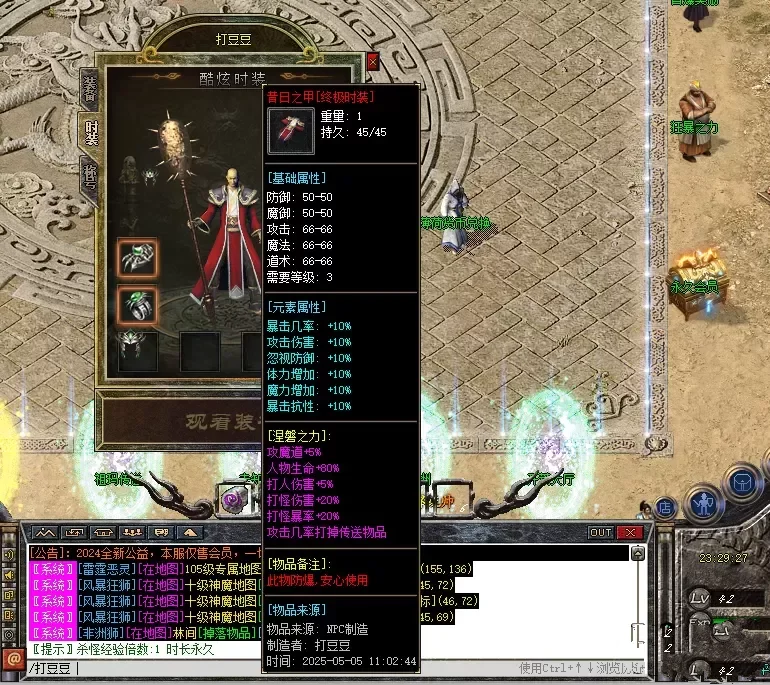Open the 店 shop round button

click(665, 507)
